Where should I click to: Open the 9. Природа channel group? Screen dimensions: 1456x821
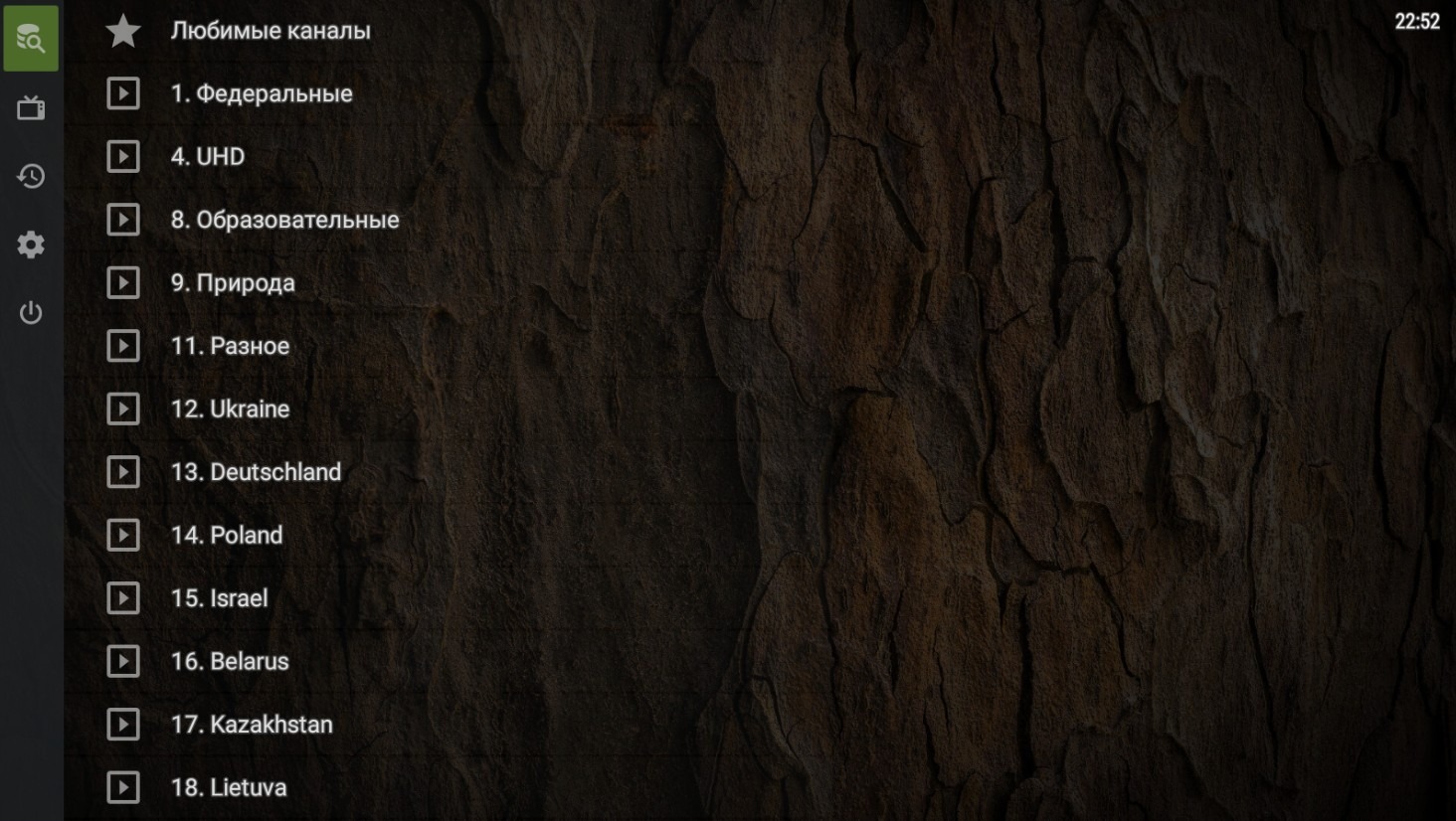(232, 282)
